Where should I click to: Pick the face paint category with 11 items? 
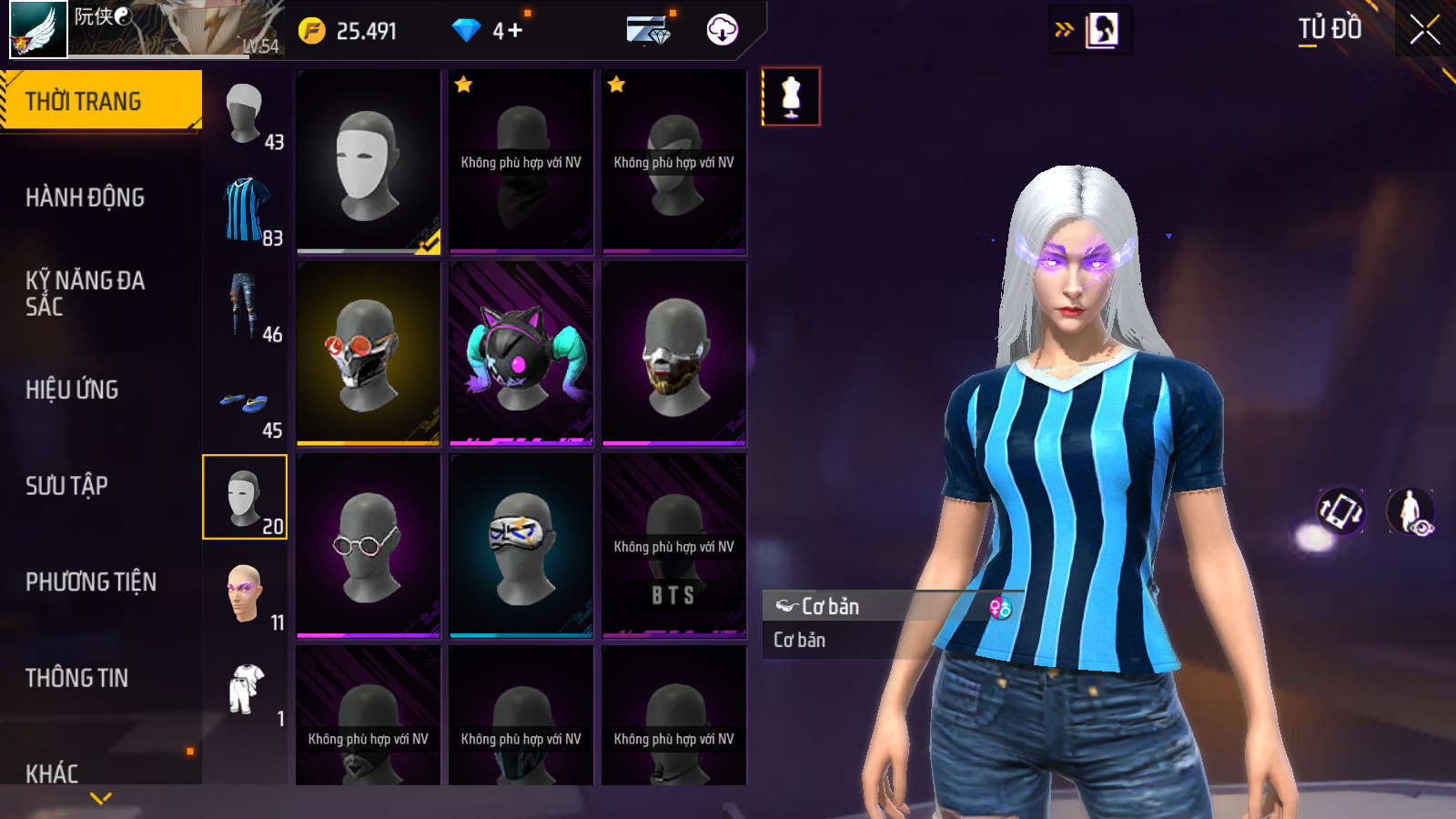point(245,593)
